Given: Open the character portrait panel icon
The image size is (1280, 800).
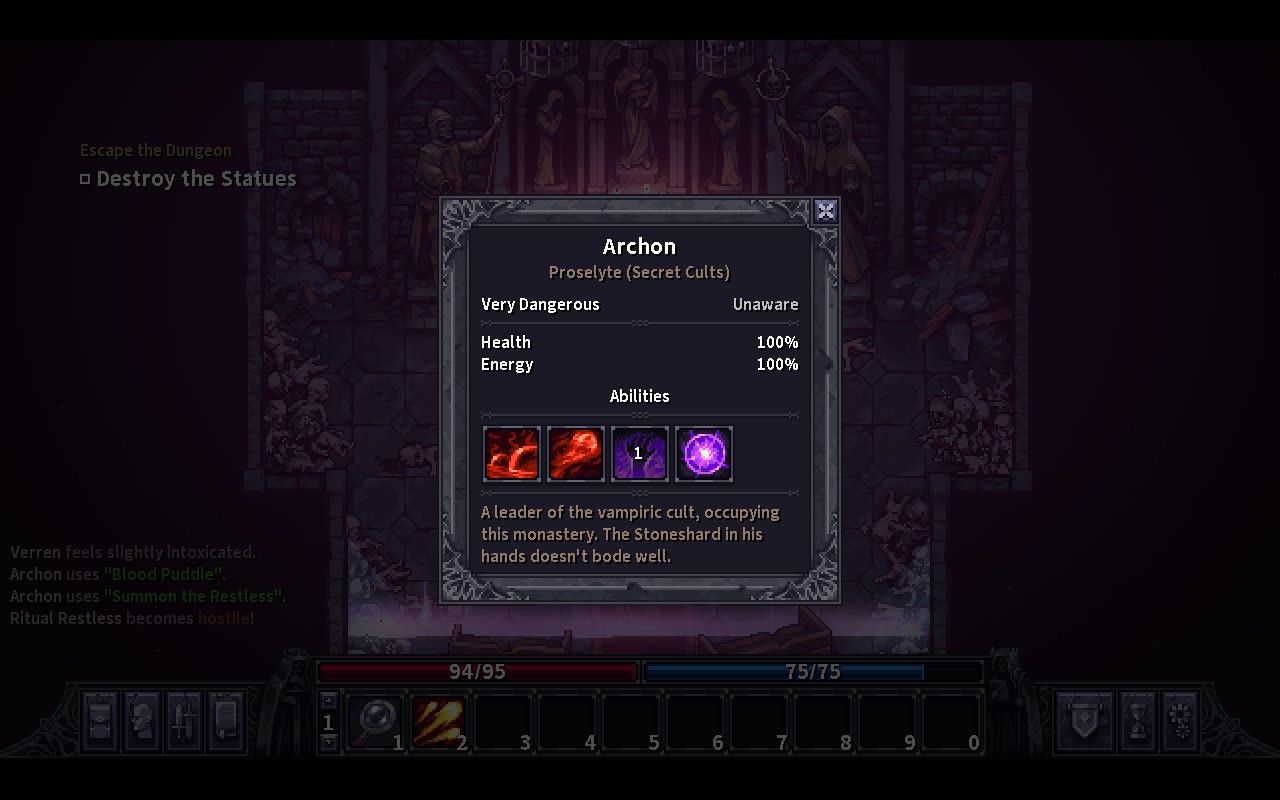Looking at the screenshot, I should (x=140, y=720).
